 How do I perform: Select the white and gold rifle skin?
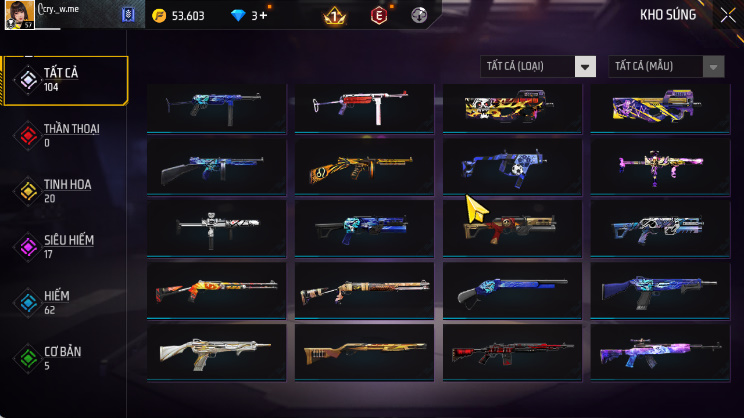tap(216, 351)
